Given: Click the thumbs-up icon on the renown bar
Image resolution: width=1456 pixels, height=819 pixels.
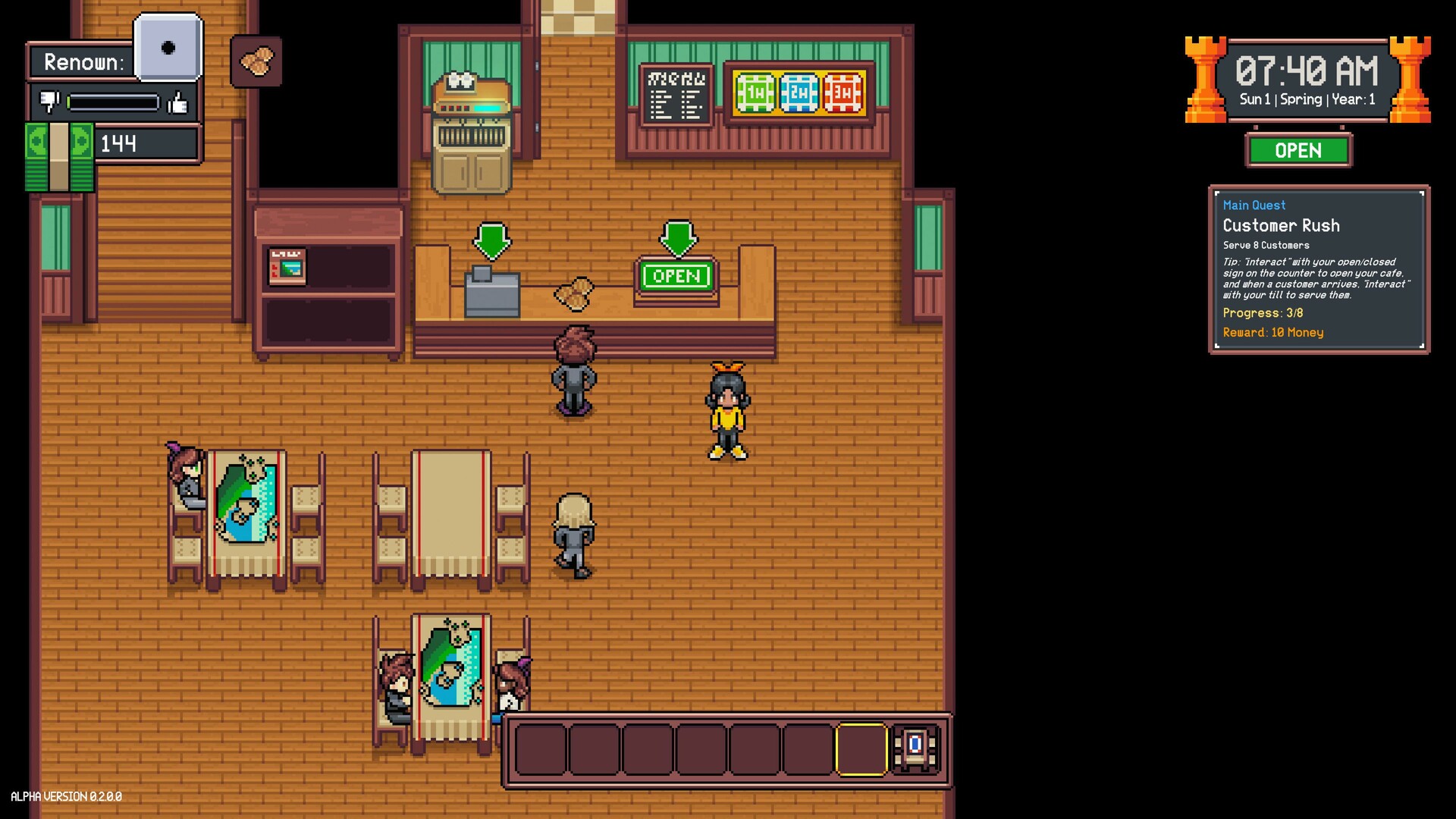Looking at the screenshot, I should coord(177,104).
